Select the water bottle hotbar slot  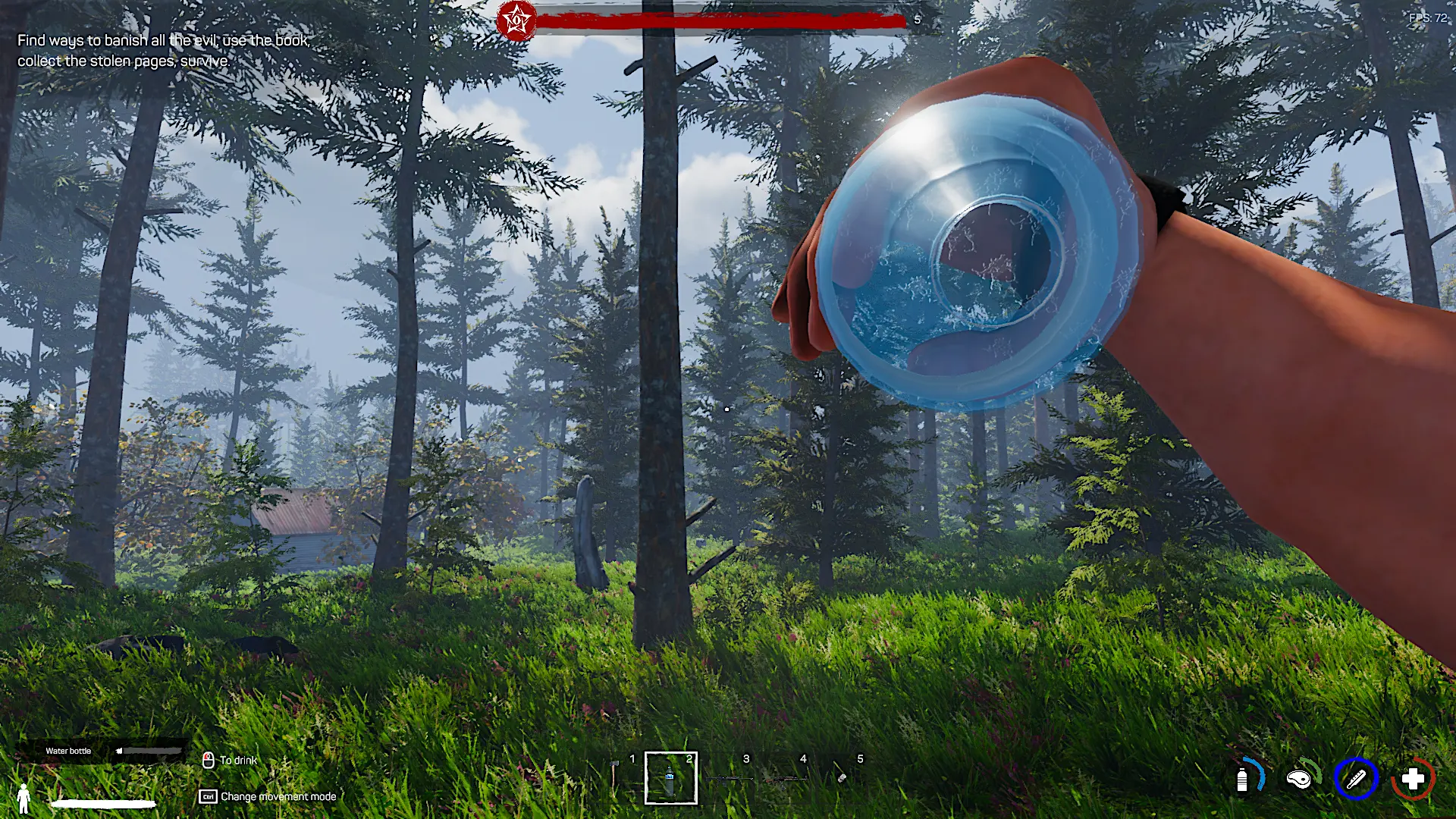coord(670,778)
